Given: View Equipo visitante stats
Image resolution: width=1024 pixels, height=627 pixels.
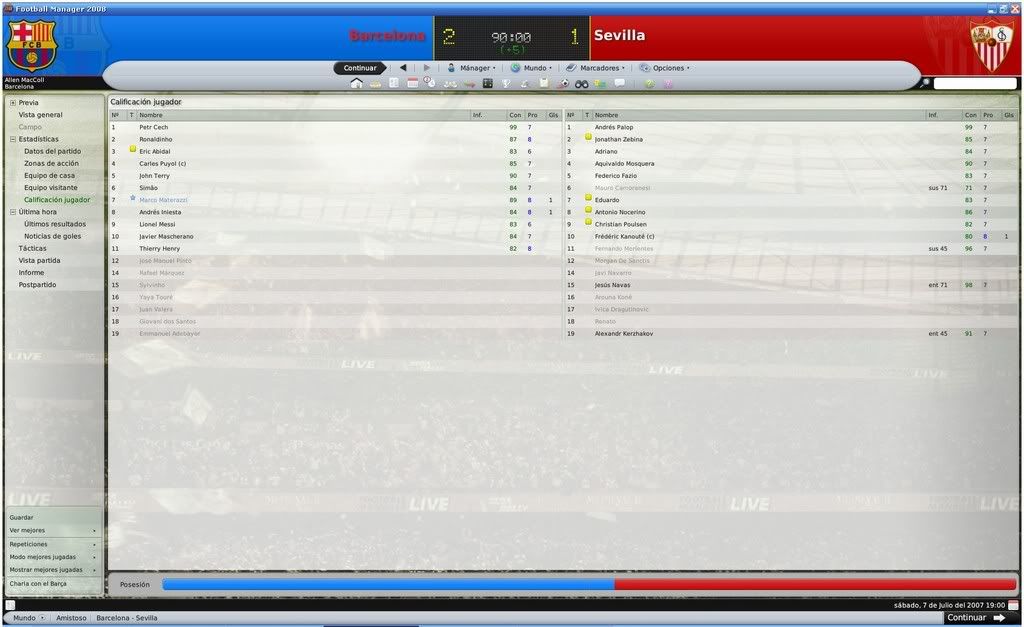Looking at the screenshot, I should [51, 187].
